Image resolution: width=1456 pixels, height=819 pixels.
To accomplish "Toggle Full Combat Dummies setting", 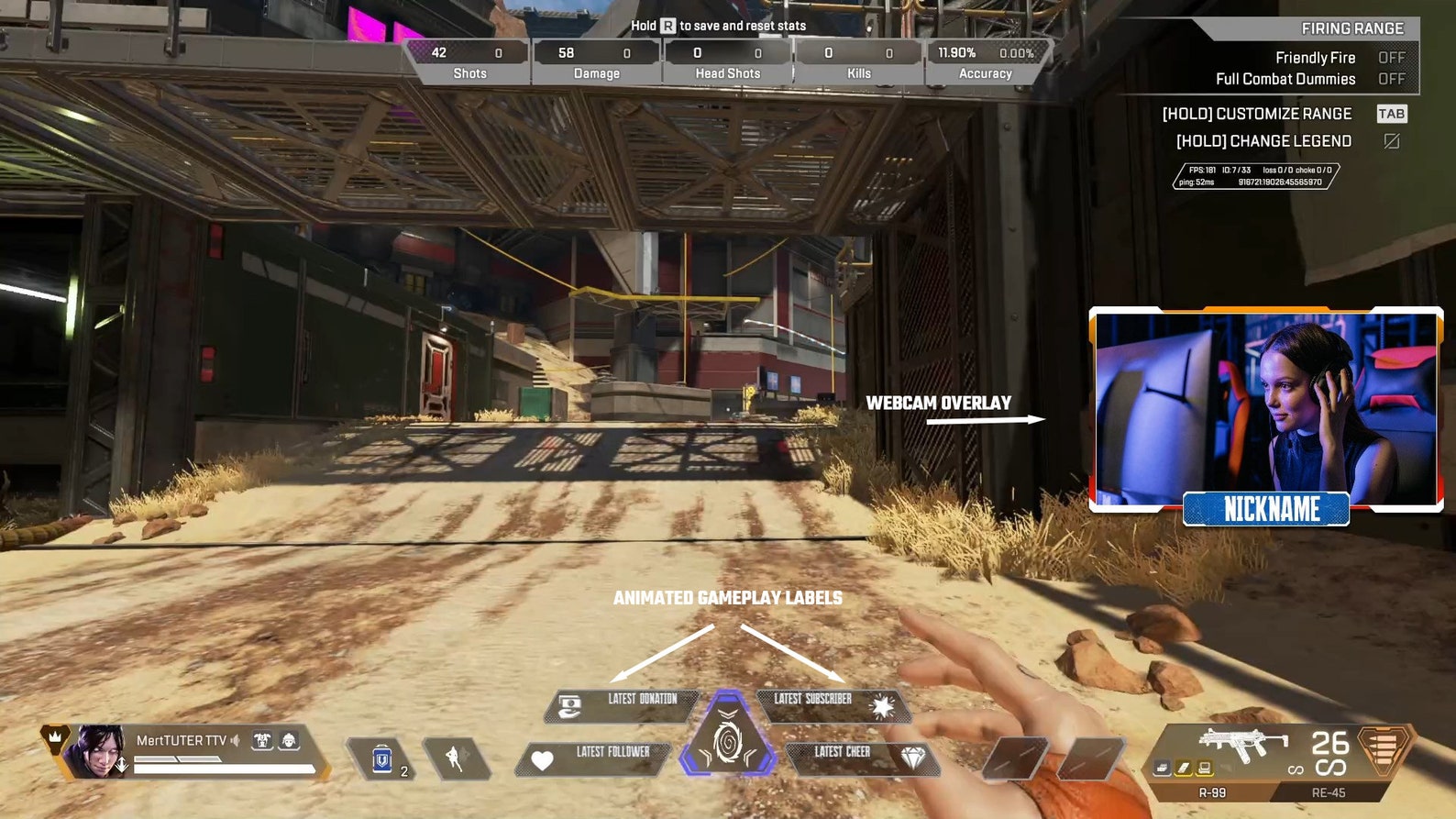I will pos(1393,79).
